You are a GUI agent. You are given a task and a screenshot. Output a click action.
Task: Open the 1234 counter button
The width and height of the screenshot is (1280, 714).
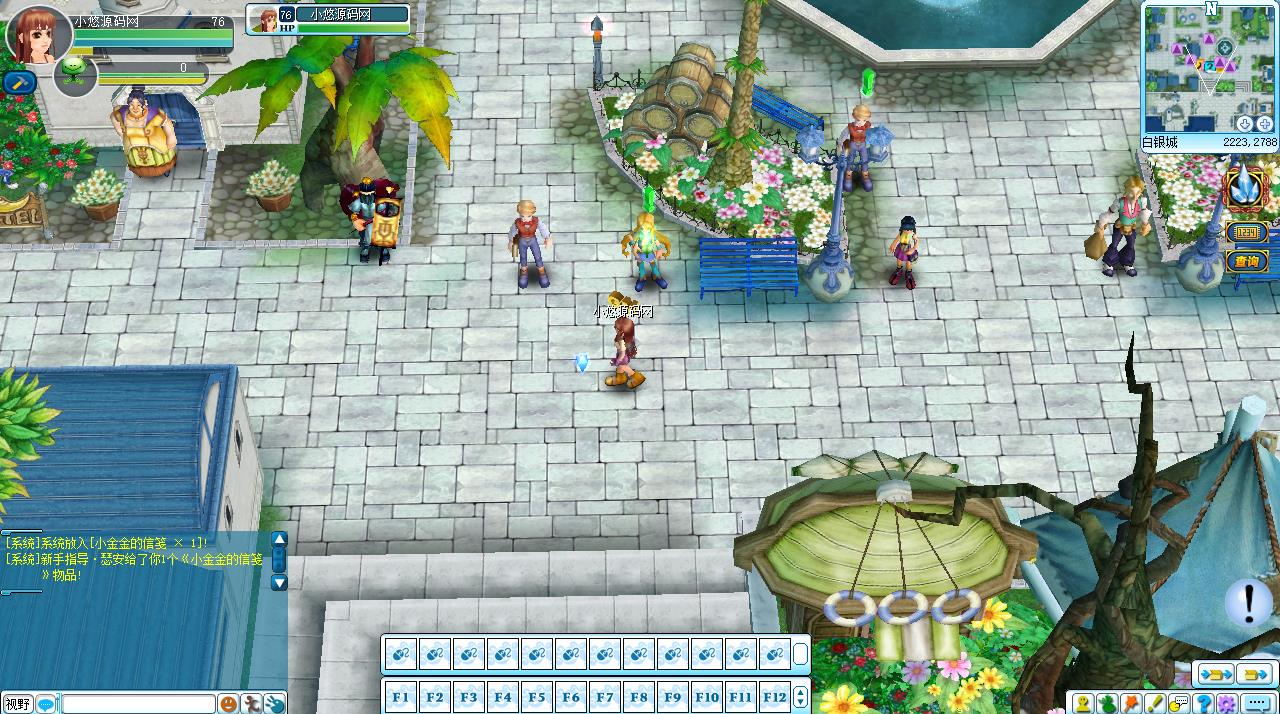coord(1247,233)
